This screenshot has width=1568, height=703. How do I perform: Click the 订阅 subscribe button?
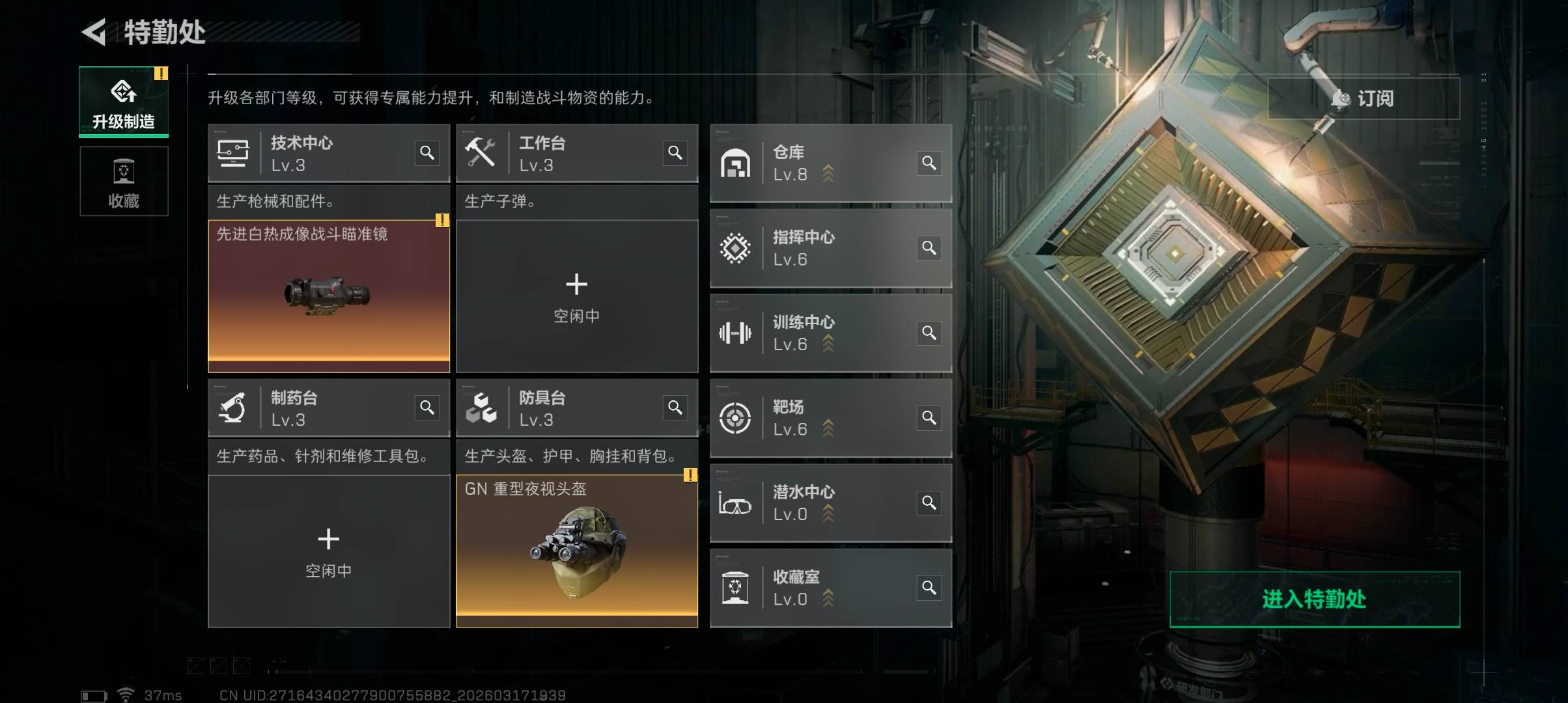(x=1364, y=98)
